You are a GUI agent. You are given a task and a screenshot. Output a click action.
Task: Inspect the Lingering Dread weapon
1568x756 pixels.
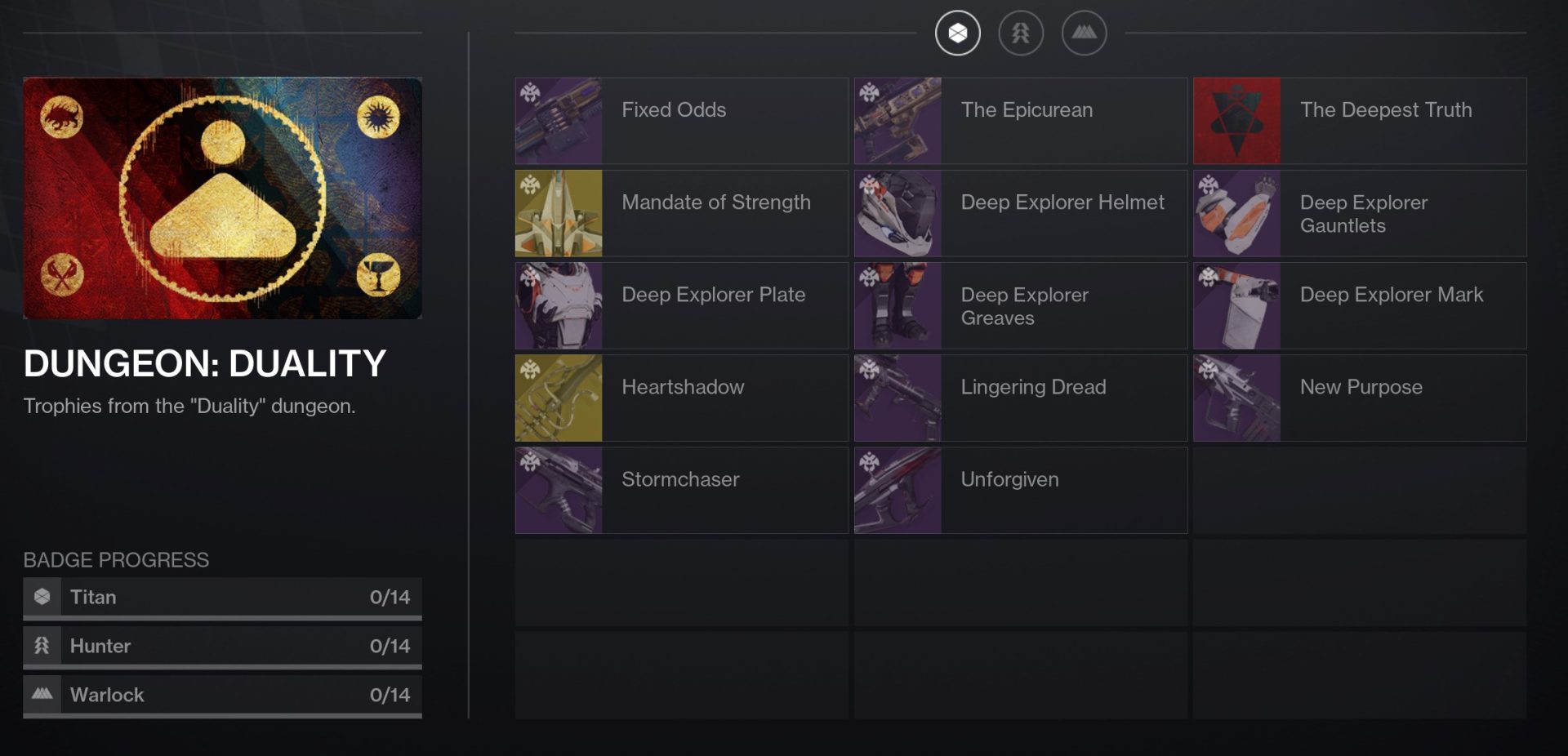(x=1020, y=398)
